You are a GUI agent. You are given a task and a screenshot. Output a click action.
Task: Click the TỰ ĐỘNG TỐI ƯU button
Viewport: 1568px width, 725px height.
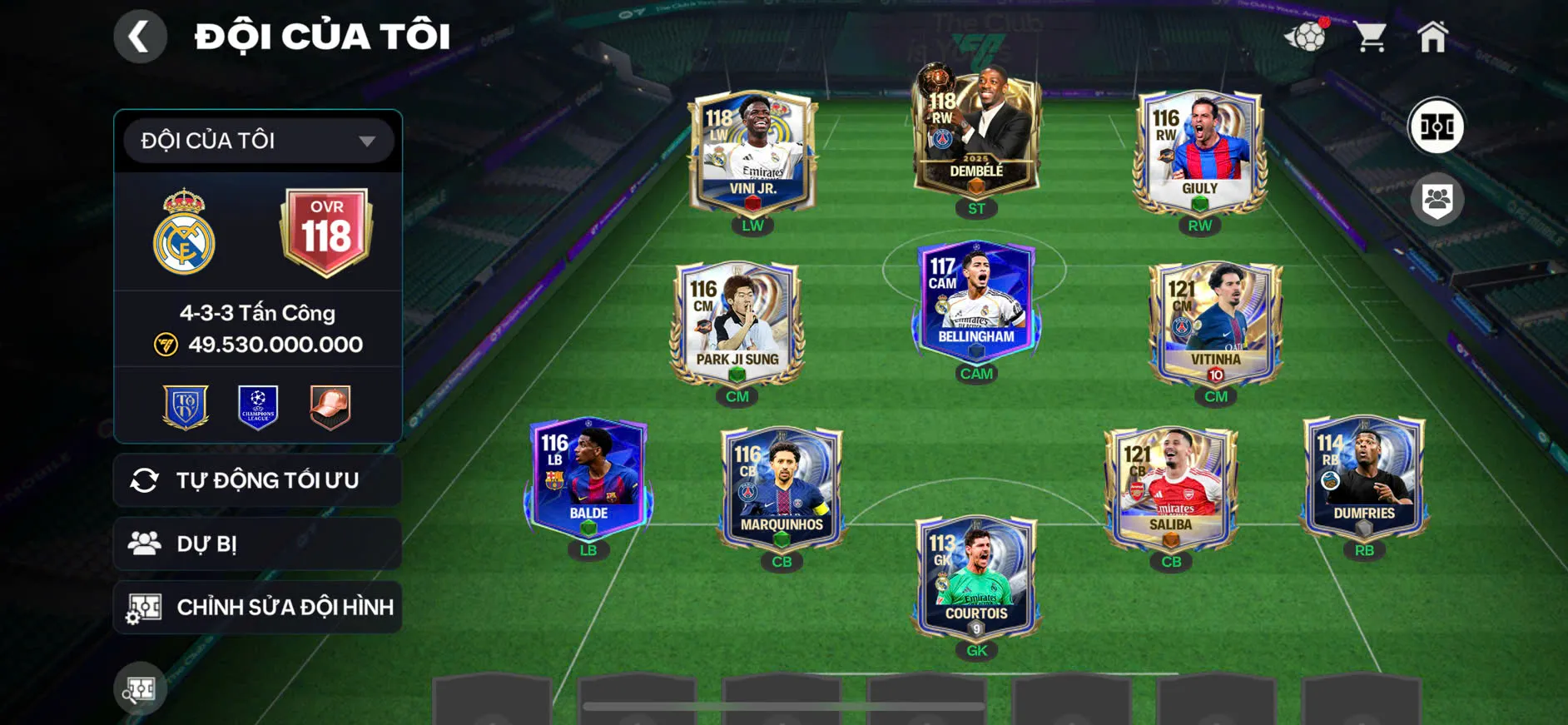(x=257, y=480)
